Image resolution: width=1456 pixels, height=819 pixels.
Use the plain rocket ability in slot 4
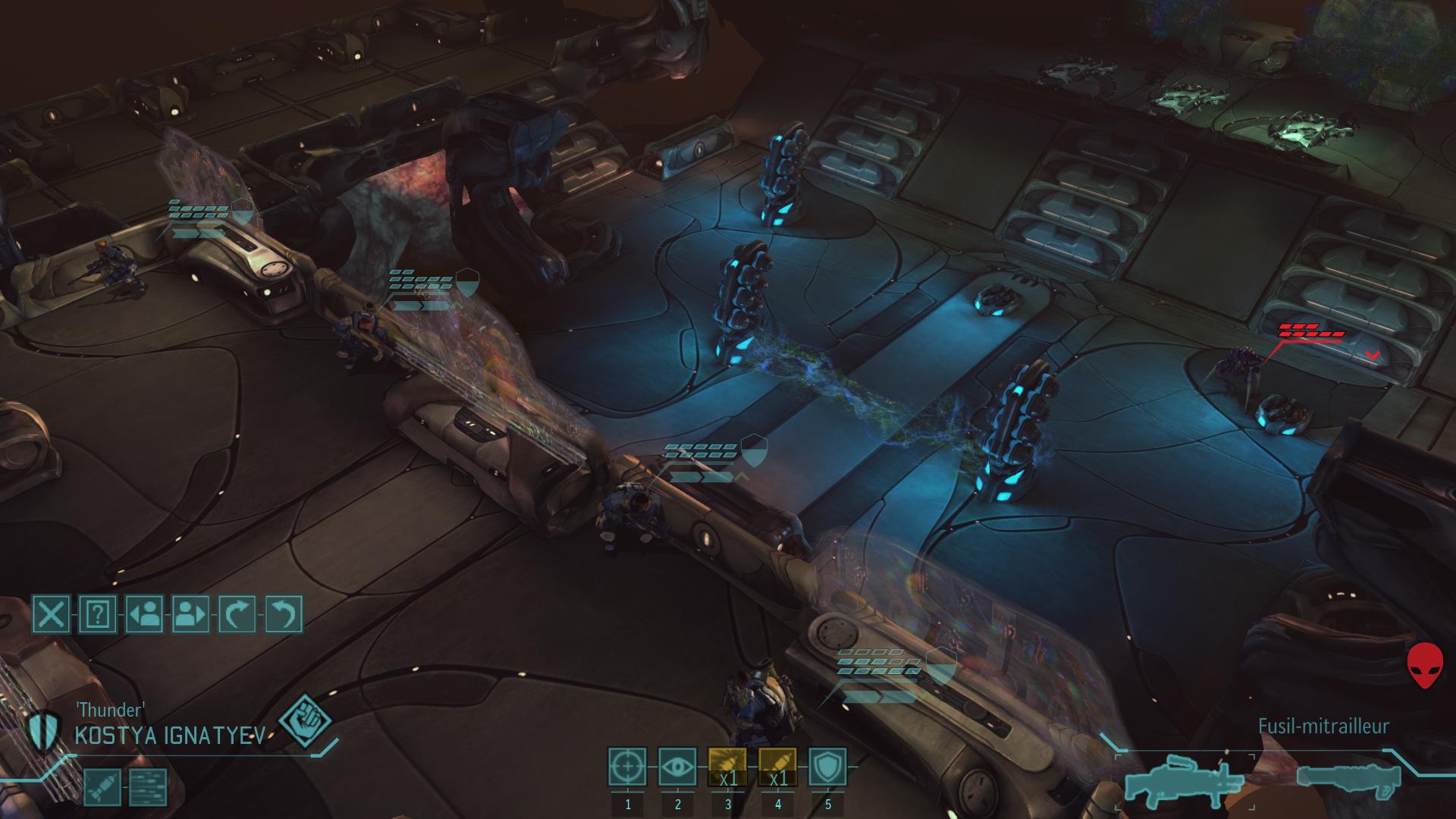pyautogui.click(x=778, y=767)
